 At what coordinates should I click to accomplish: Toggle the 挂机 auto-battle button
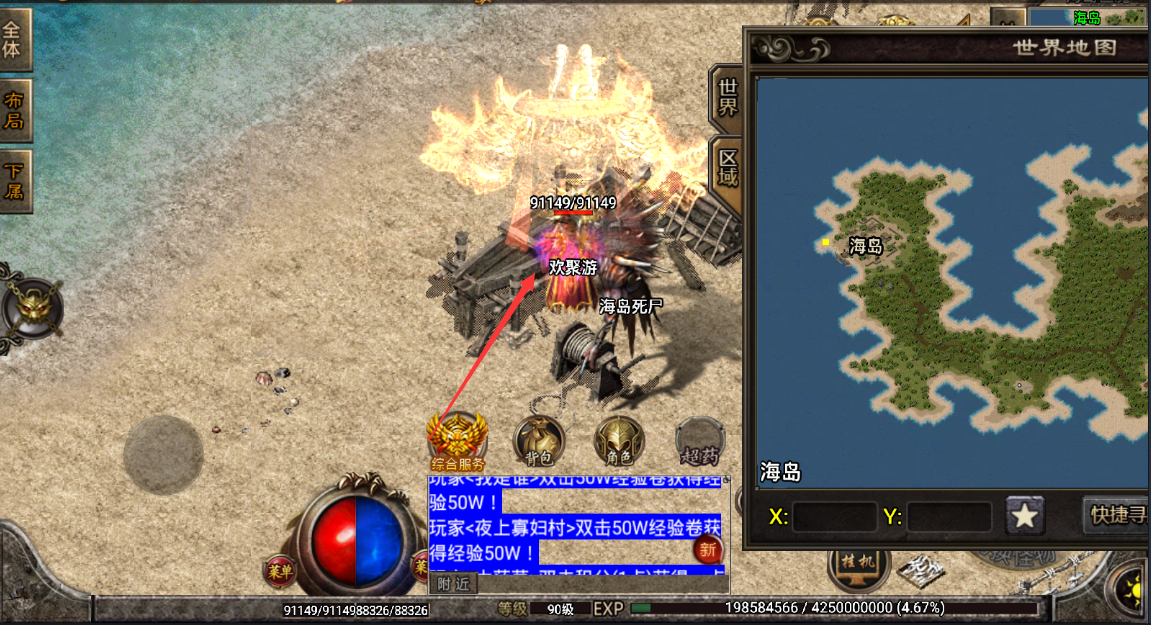pyautogui.click(x=859, y=564)
